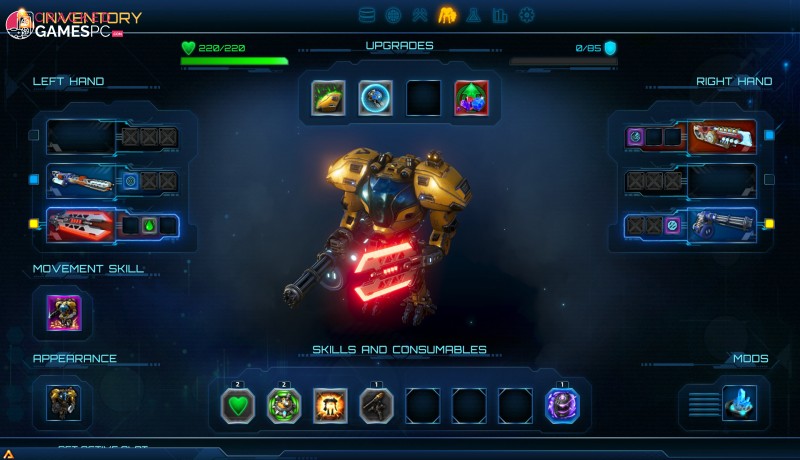This screenshot has width=800, height=460.
Task: Change the mech Appearance slot
Action: pos(64,402)
